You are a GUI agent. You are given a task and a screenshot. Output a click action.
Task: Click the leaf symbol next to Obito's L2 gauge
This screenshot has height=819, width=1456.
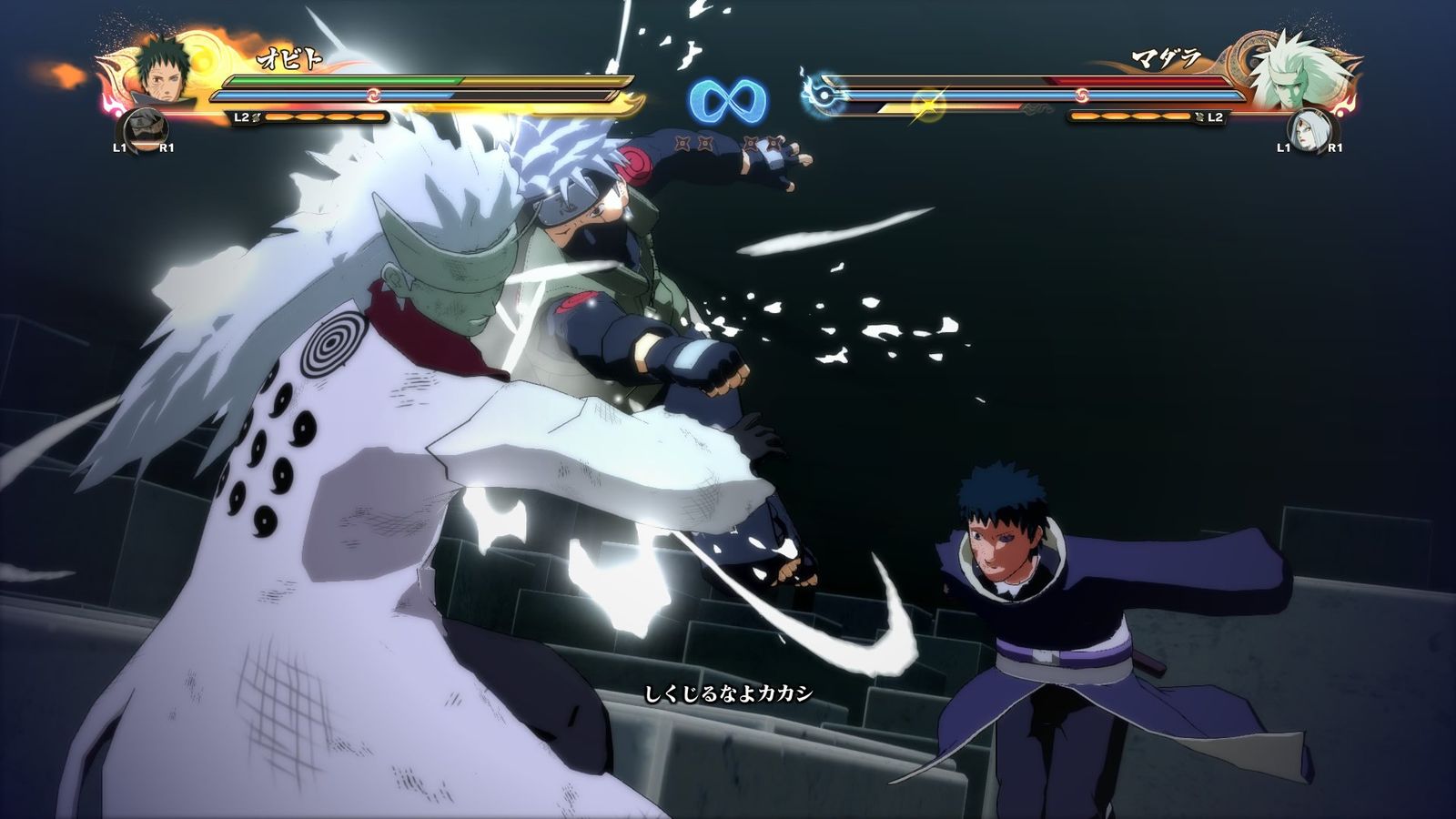(256, 117)
